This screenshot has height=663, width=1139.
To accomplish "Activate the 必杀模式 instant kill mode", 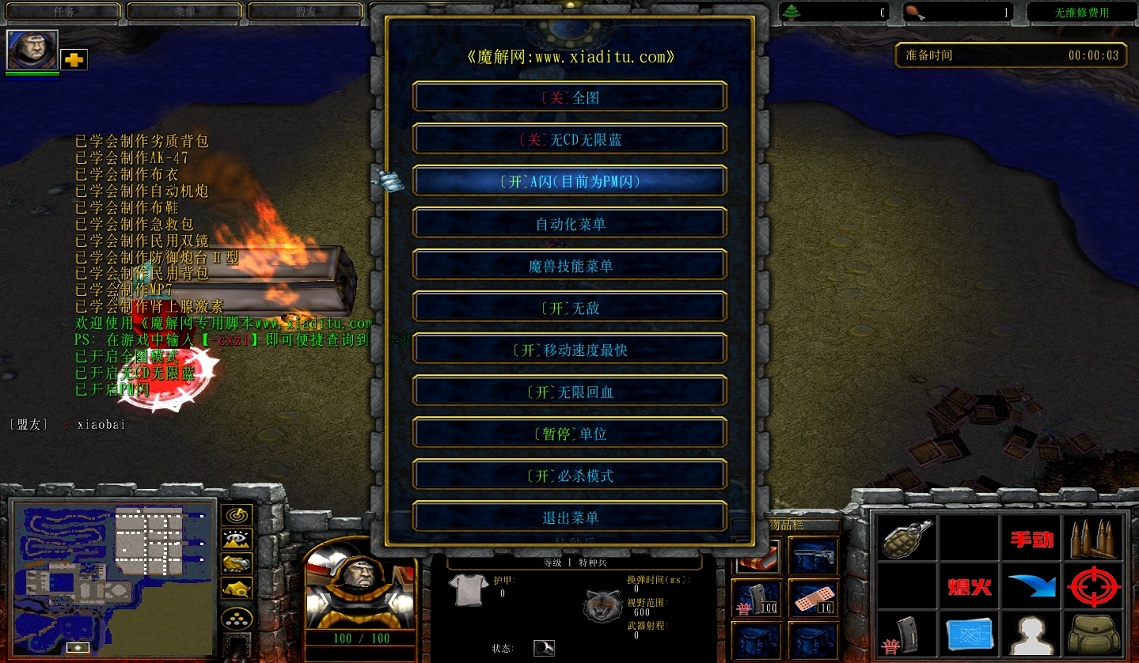I will tap(569, 475).
